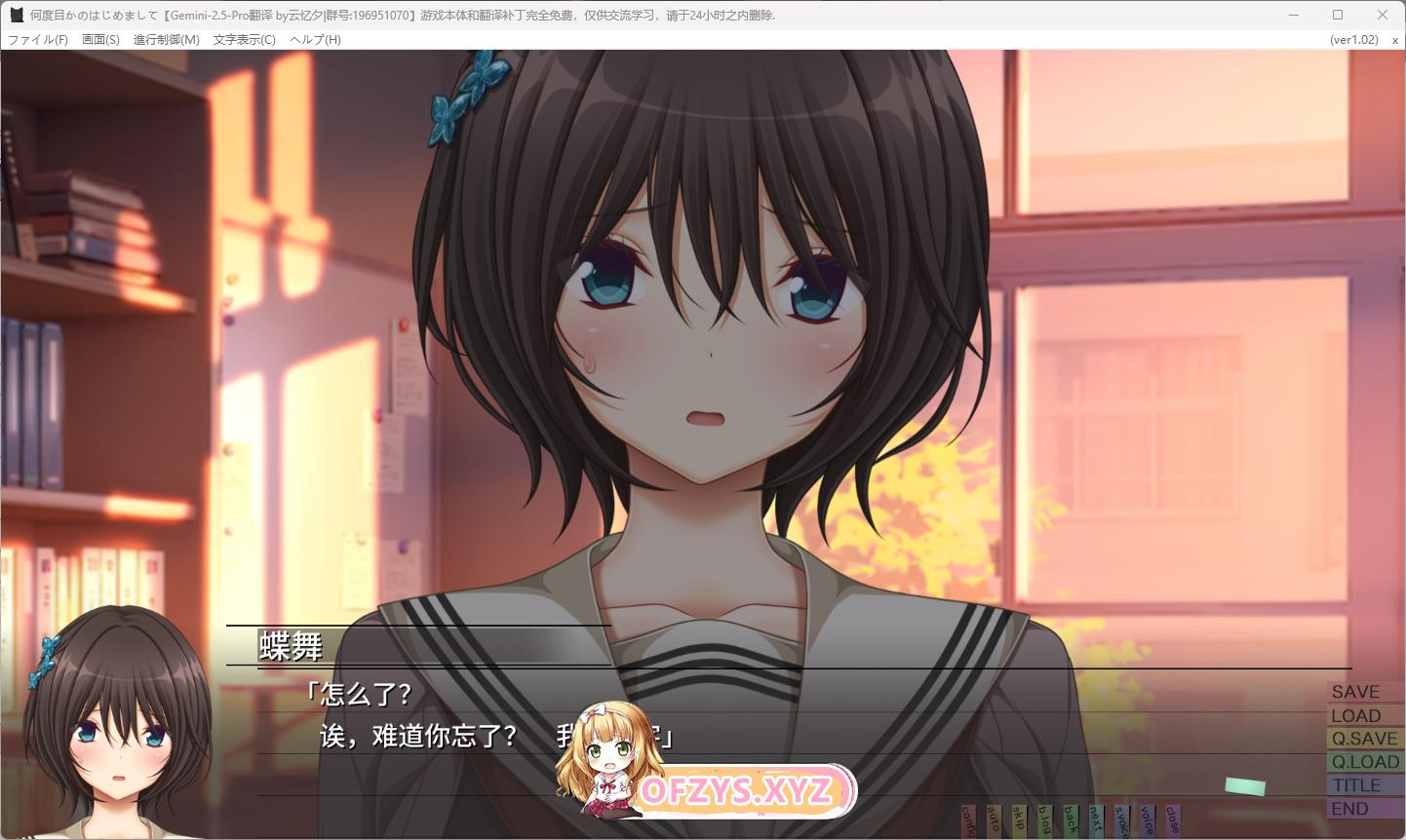Viewport: 1406px width, 840px height.
Task: Maximize the game window
Action: (x=1338, y=15)
